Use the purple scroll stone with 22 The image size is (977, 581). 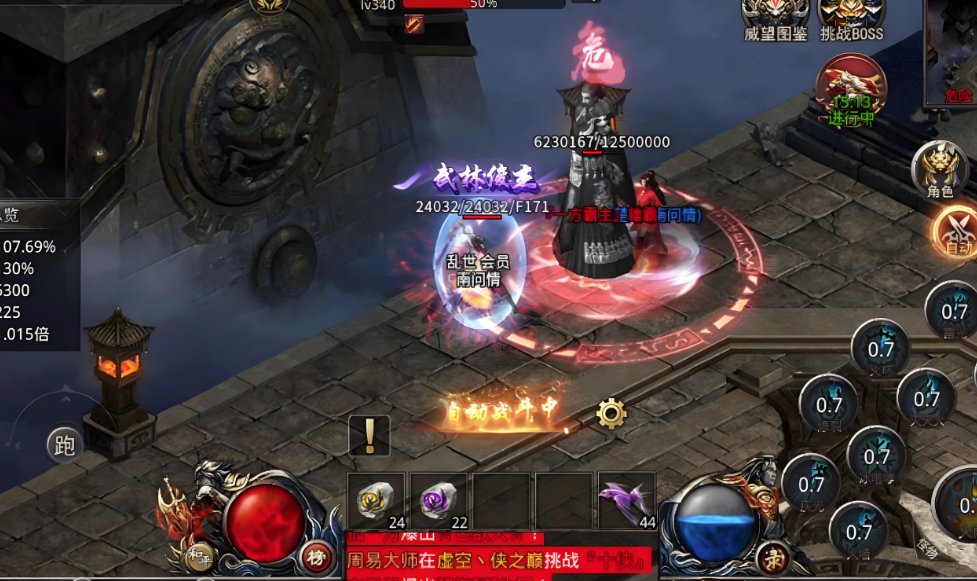pyautogui.click(x=438, y=501)
